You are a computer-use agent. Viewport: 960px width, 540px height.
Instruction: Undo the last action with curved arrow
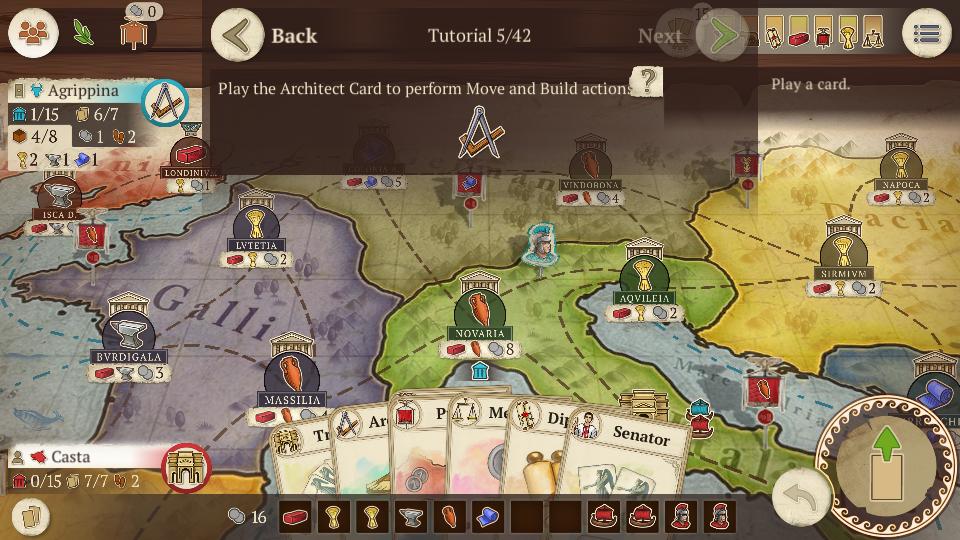(x=801, y=495)
